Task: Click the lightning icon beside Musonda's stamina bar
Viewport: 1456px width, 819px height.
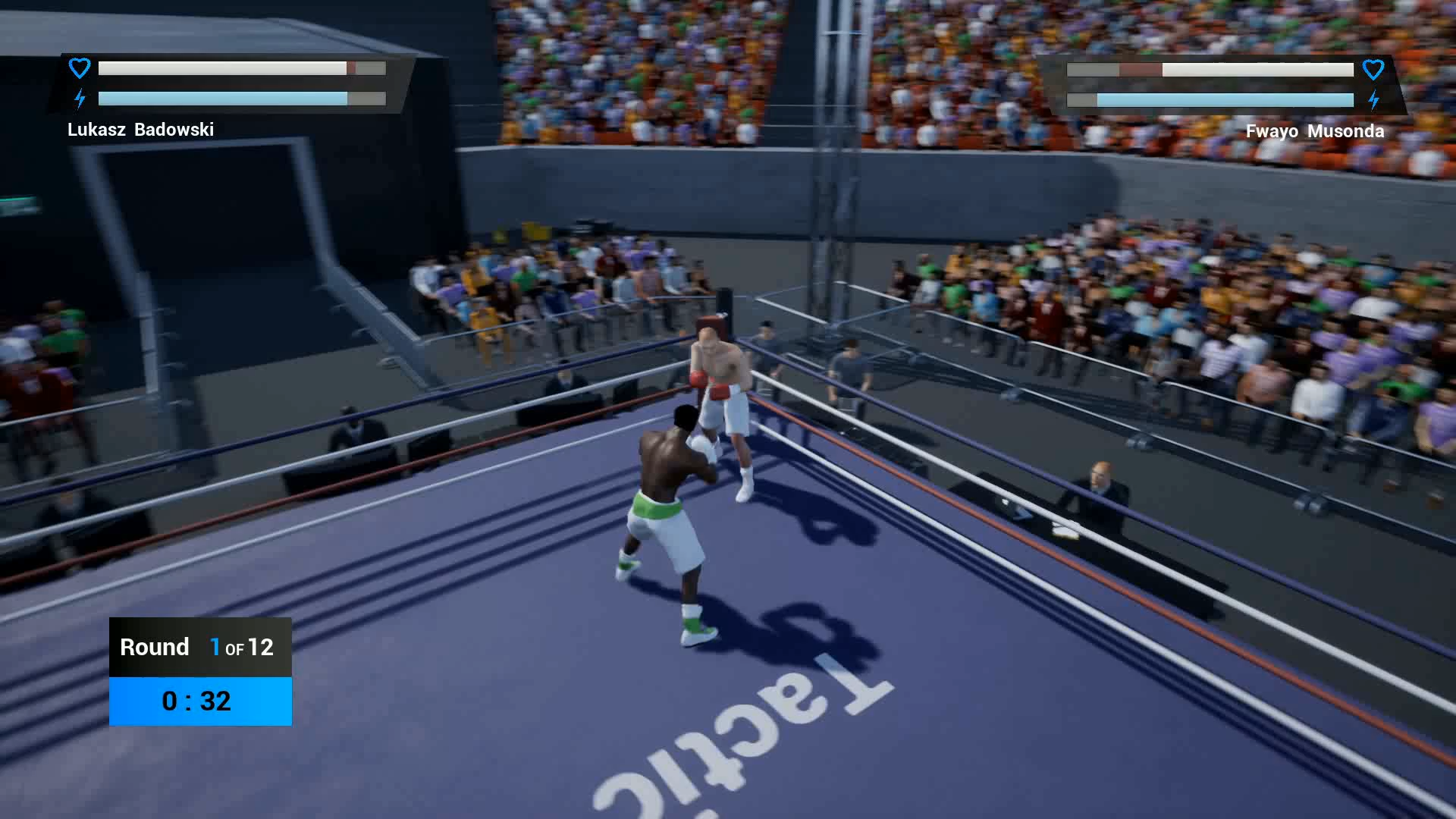Action: coord(1375,99)
